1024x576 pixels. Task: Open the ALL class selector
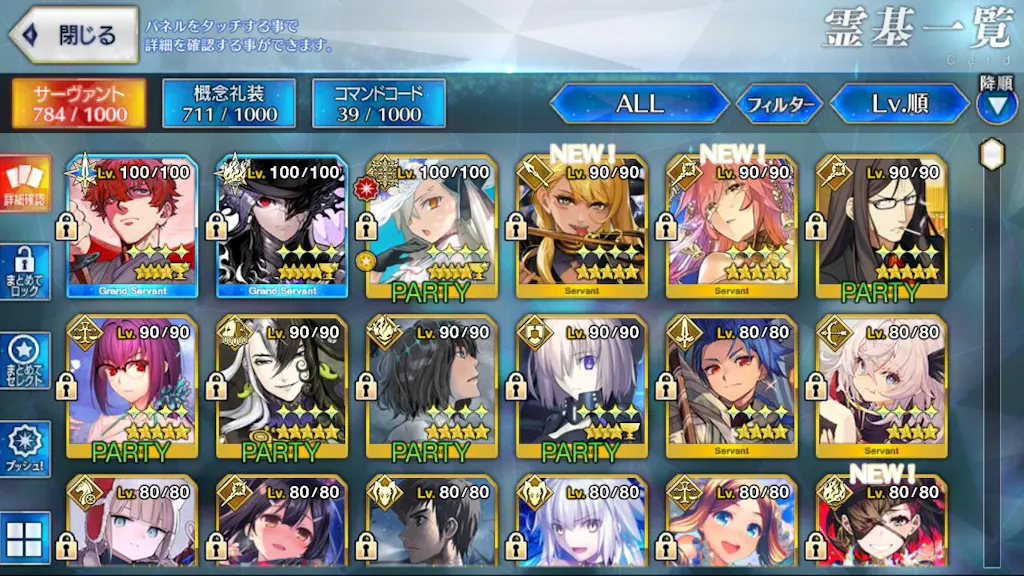(639, 104)
